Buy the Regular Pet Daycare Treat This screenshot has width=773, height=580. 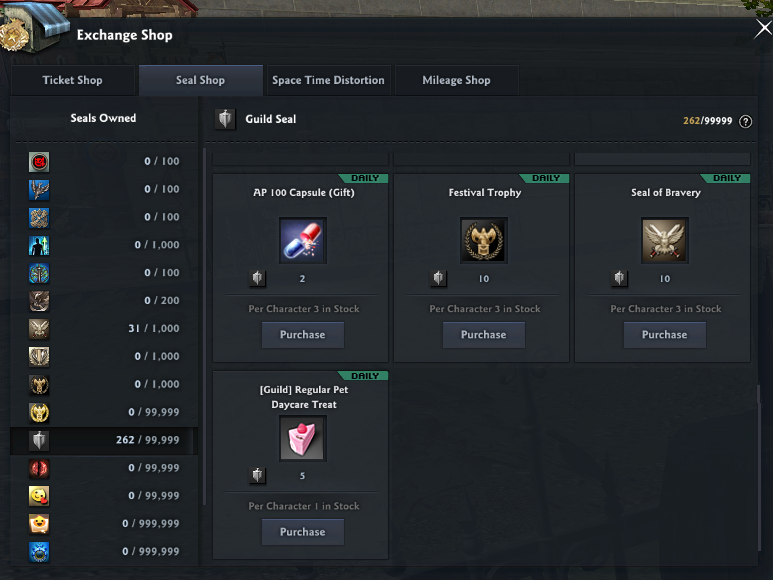point(302,532)
